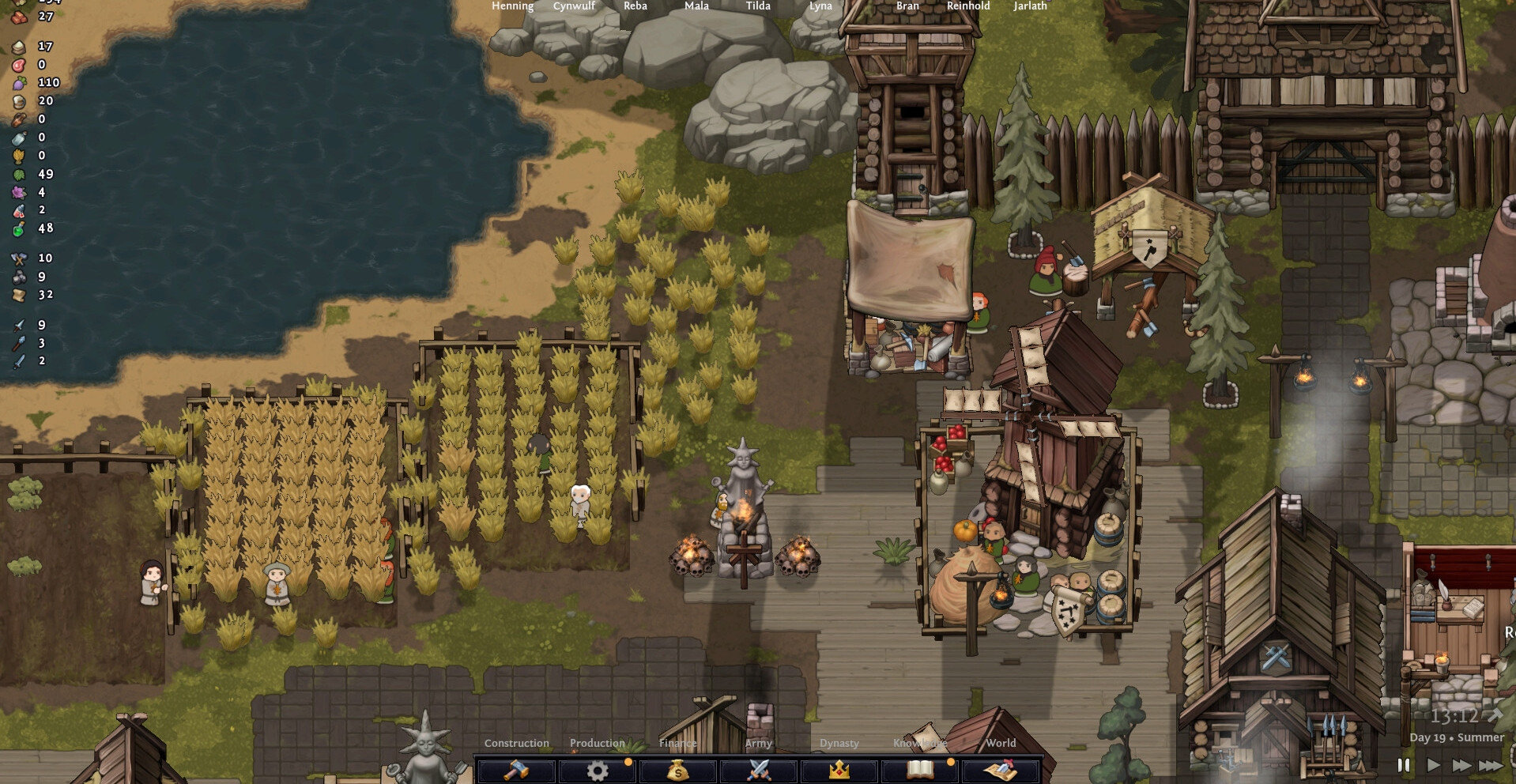Set game speed to double fast-forward
Image resolution: width=1516 pixels, height=784 pixels.
pos(1461,765)
